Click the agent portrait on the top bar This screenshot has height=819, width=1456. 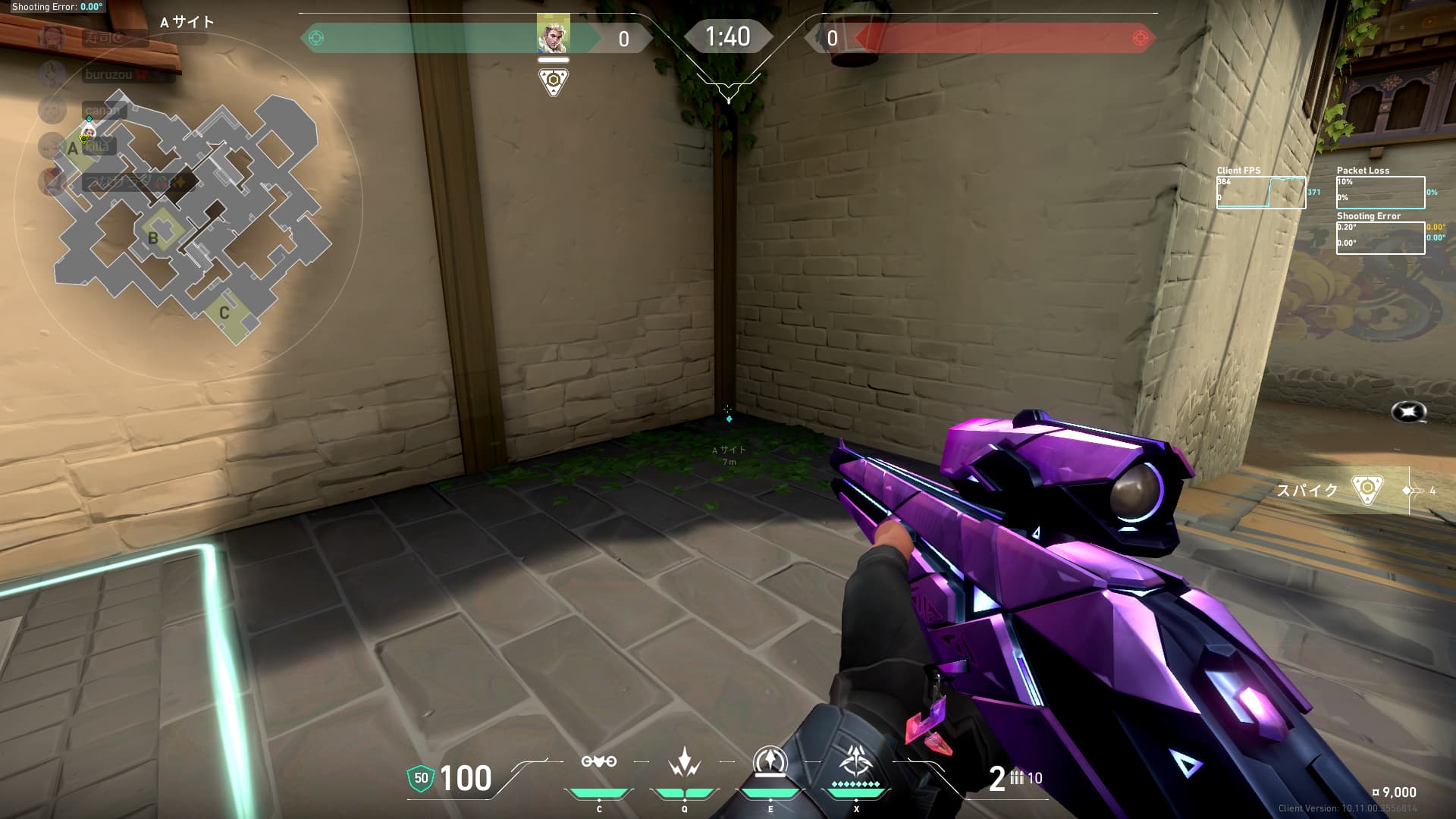point(553,34)
